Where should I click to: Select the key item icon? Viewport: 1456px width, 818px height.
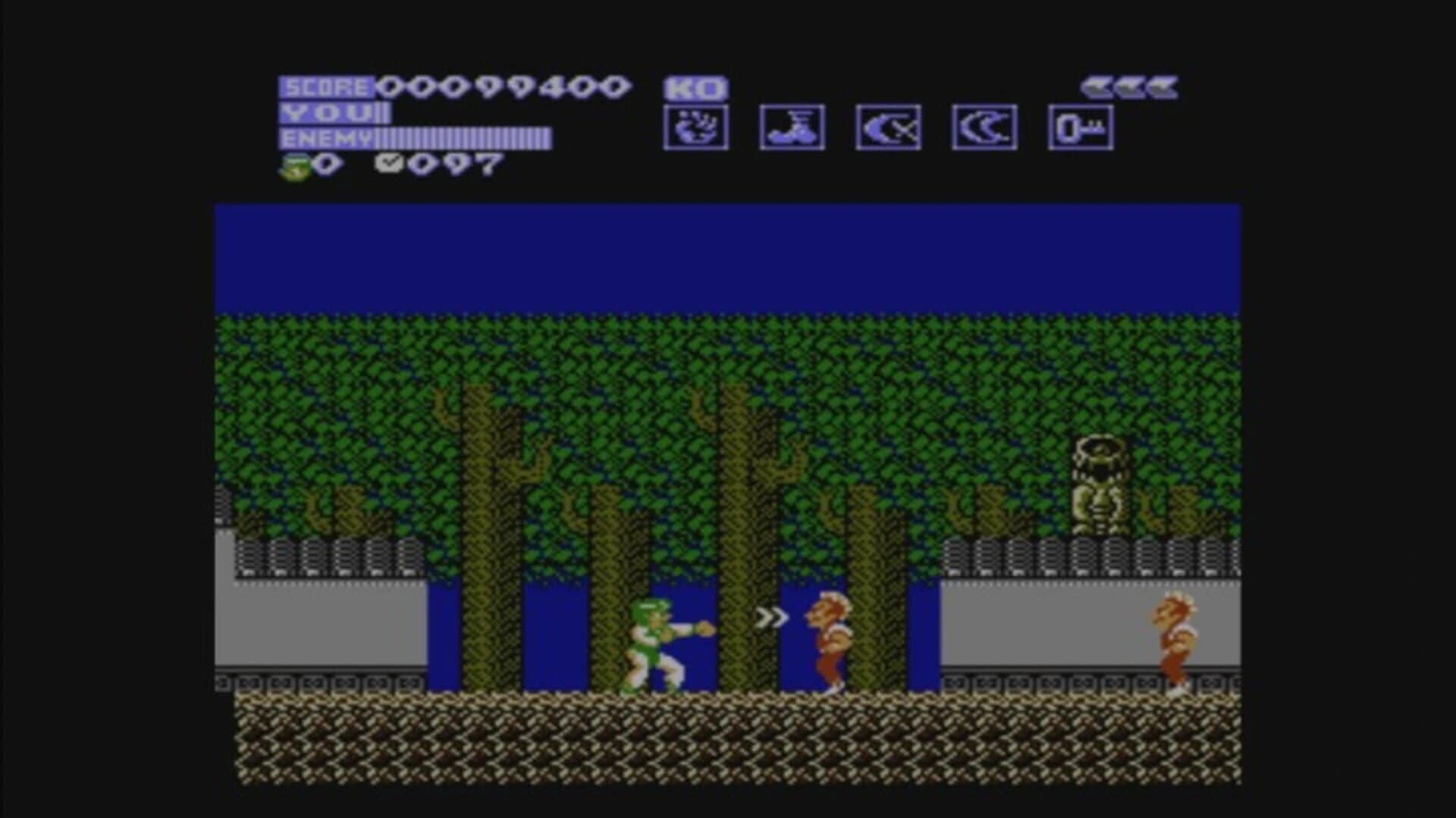(x=1081, y=126)
